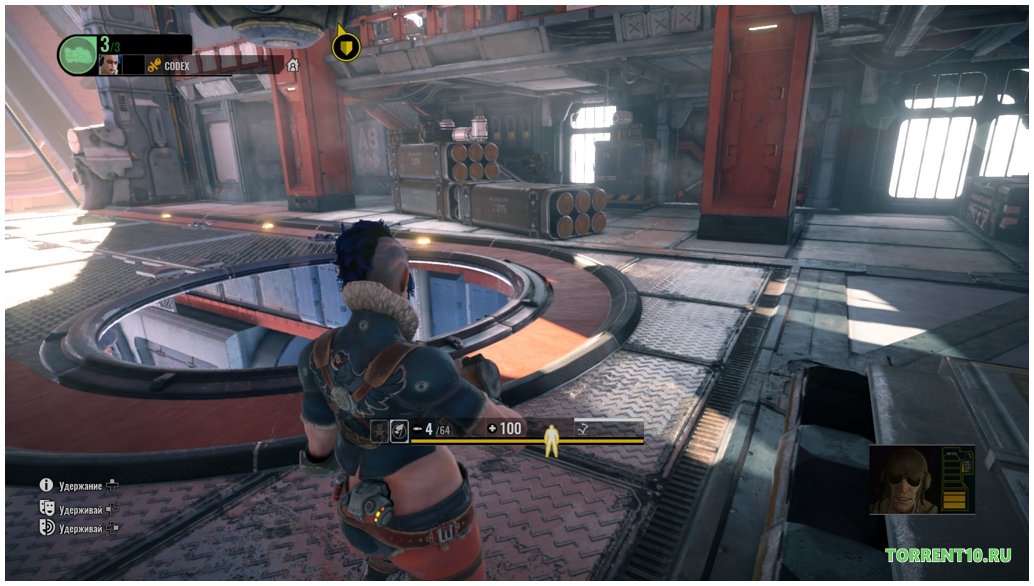Select the rocket weapon slot icon
Screen dimensions: 1034x586
[397, 430]
